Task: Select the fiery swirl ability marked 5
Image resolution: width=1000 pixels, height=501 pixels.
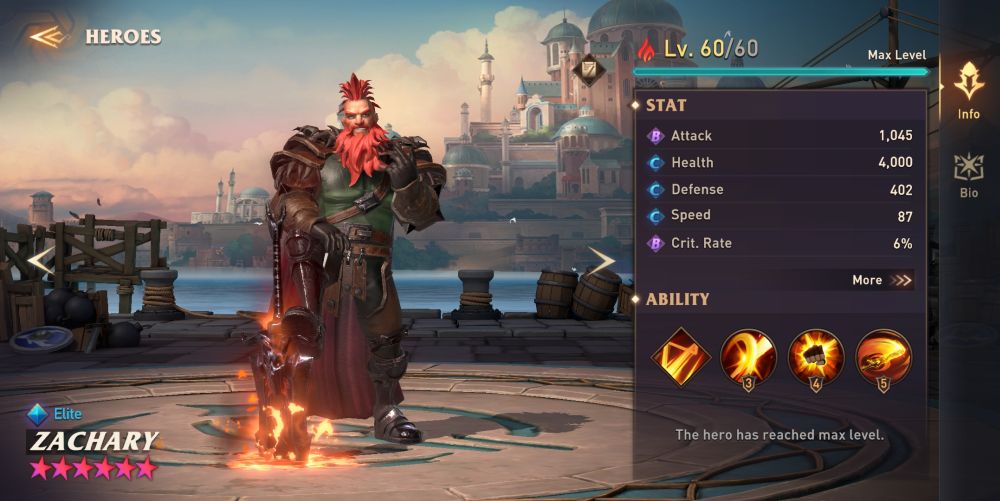Action: coord(883,357)
